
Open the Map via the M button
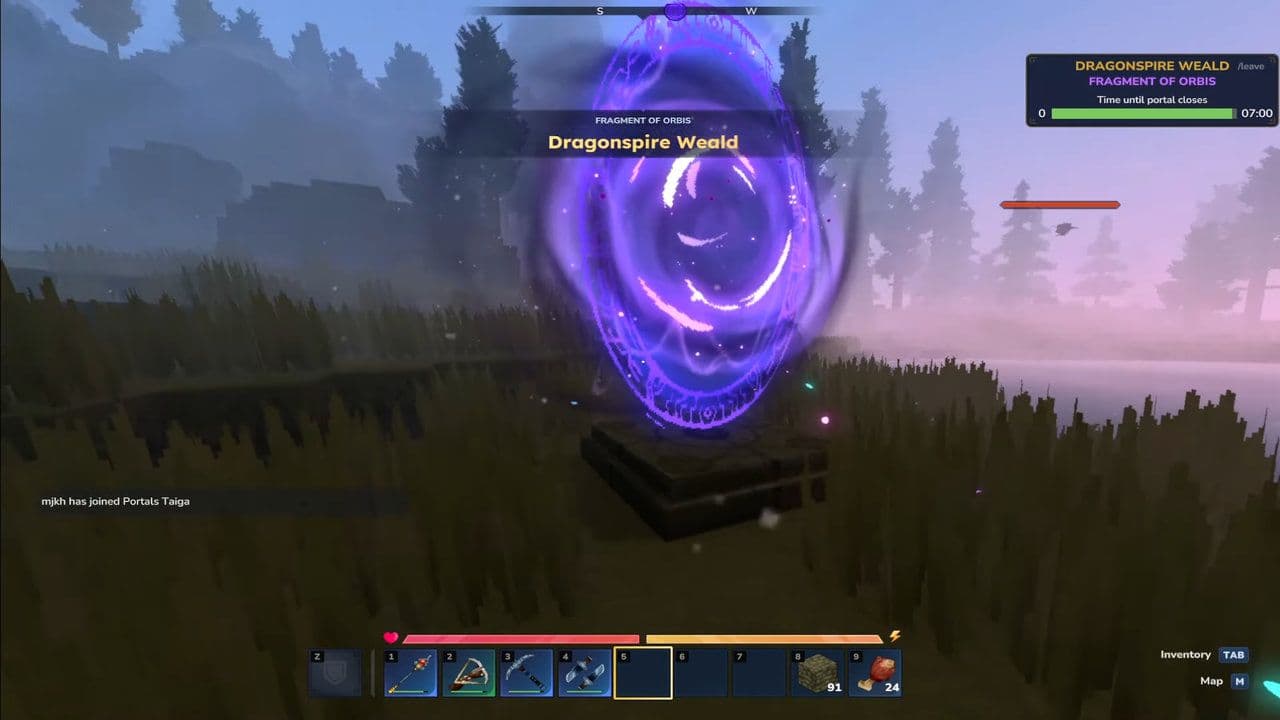click(x=1238, y=680)
